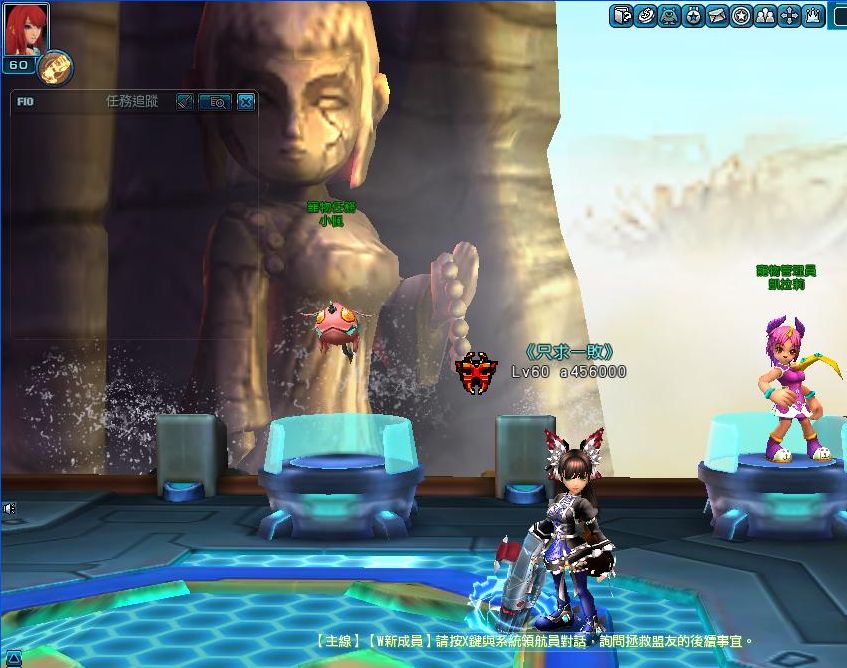
Task: Open the quest search magnifier button
Action: click(x=214, y=101)
